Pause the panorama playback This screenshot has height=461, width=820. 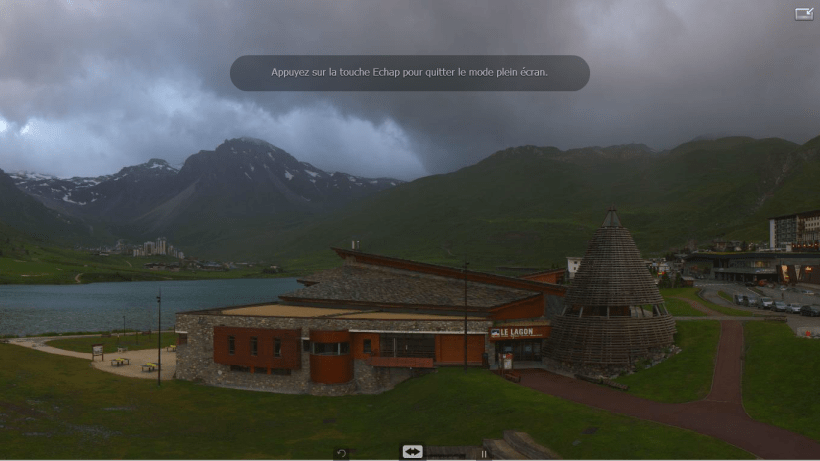pos(484,453)
